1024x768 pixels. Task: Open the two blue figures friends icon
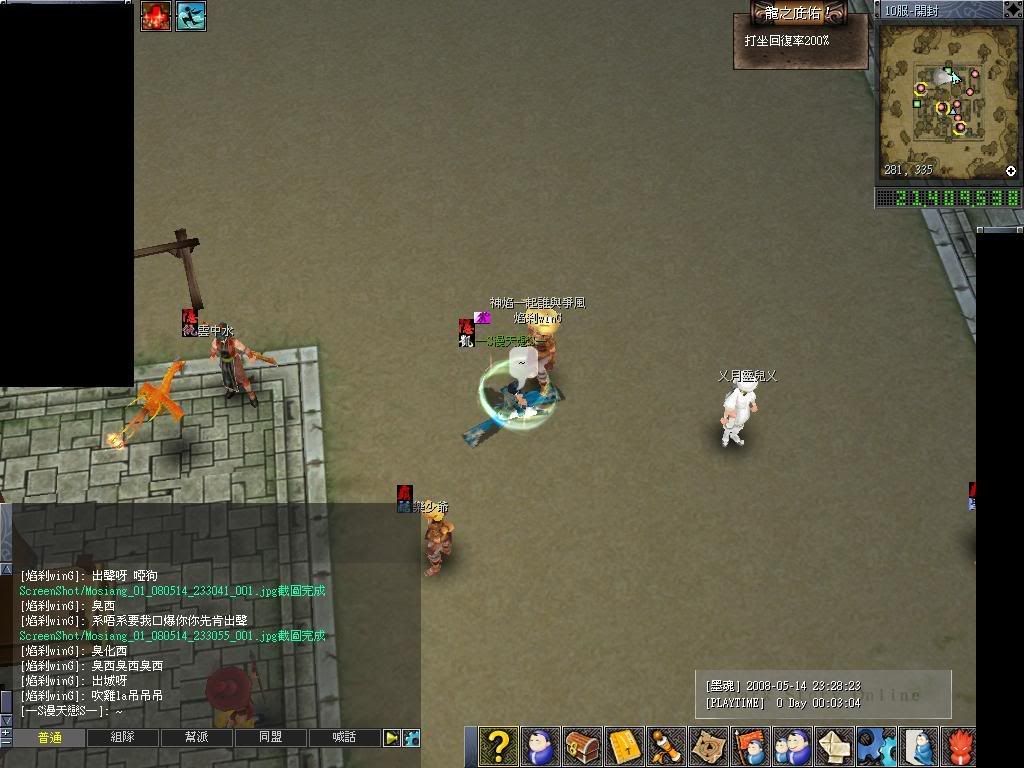[793, 746]
